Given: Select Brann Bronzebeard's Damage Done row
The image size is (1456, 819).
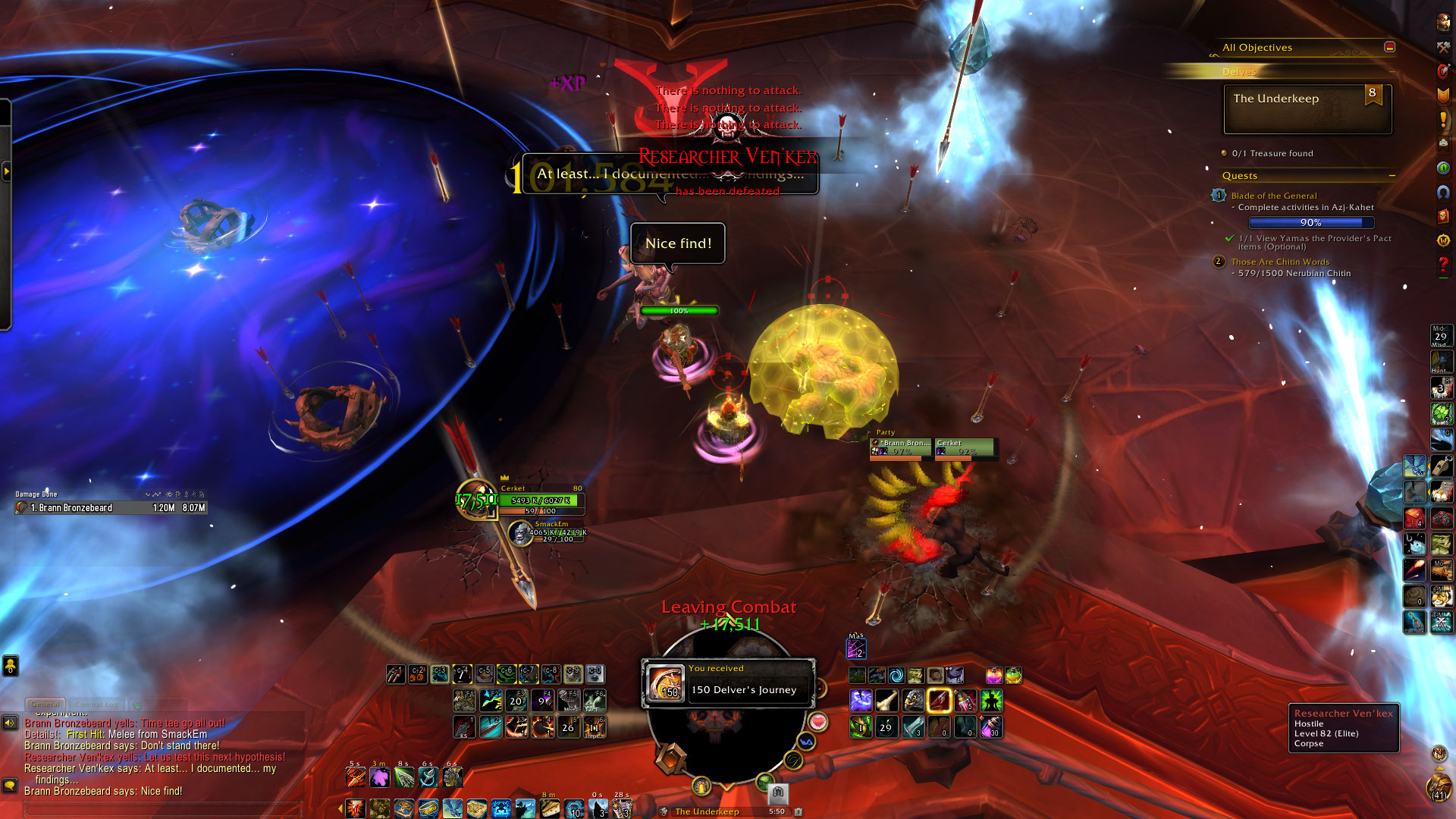Looking at the screenshot, I should (x=111, y=508).
